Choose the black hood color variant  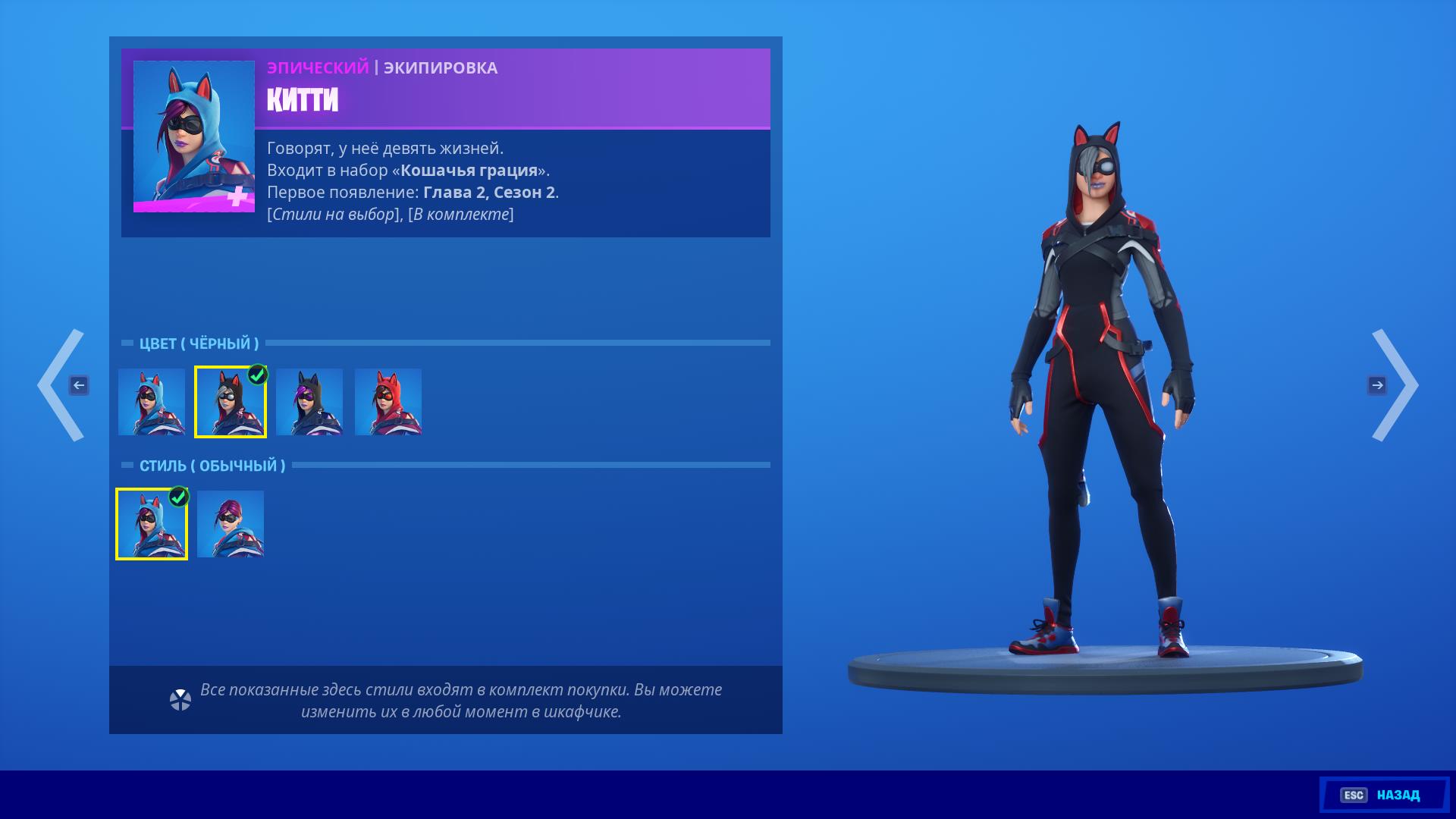coord(231,402)
